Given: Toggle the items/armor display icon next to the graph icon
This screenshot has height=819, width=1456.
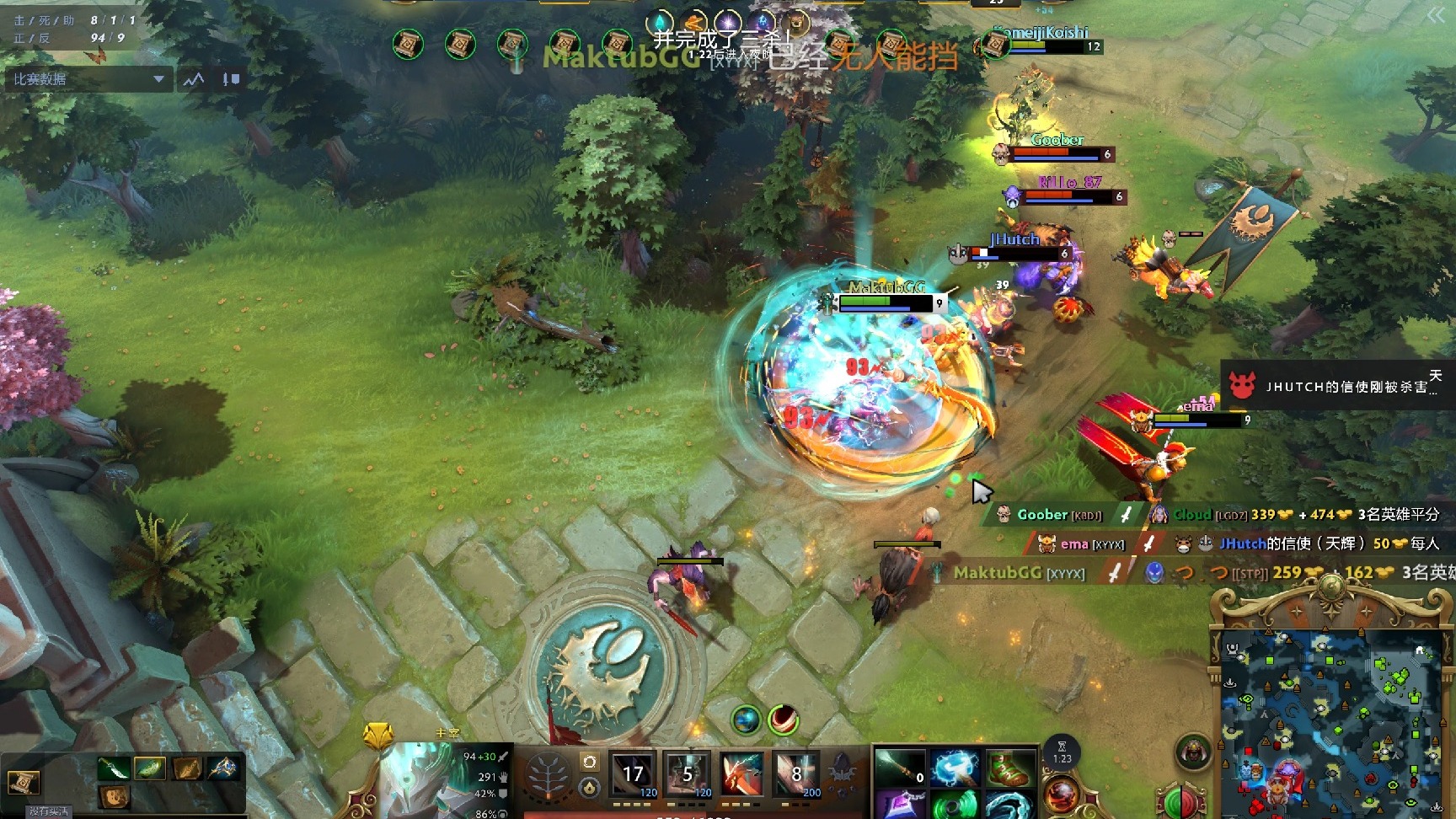Looking at the screenshot, I should (229, 78).
